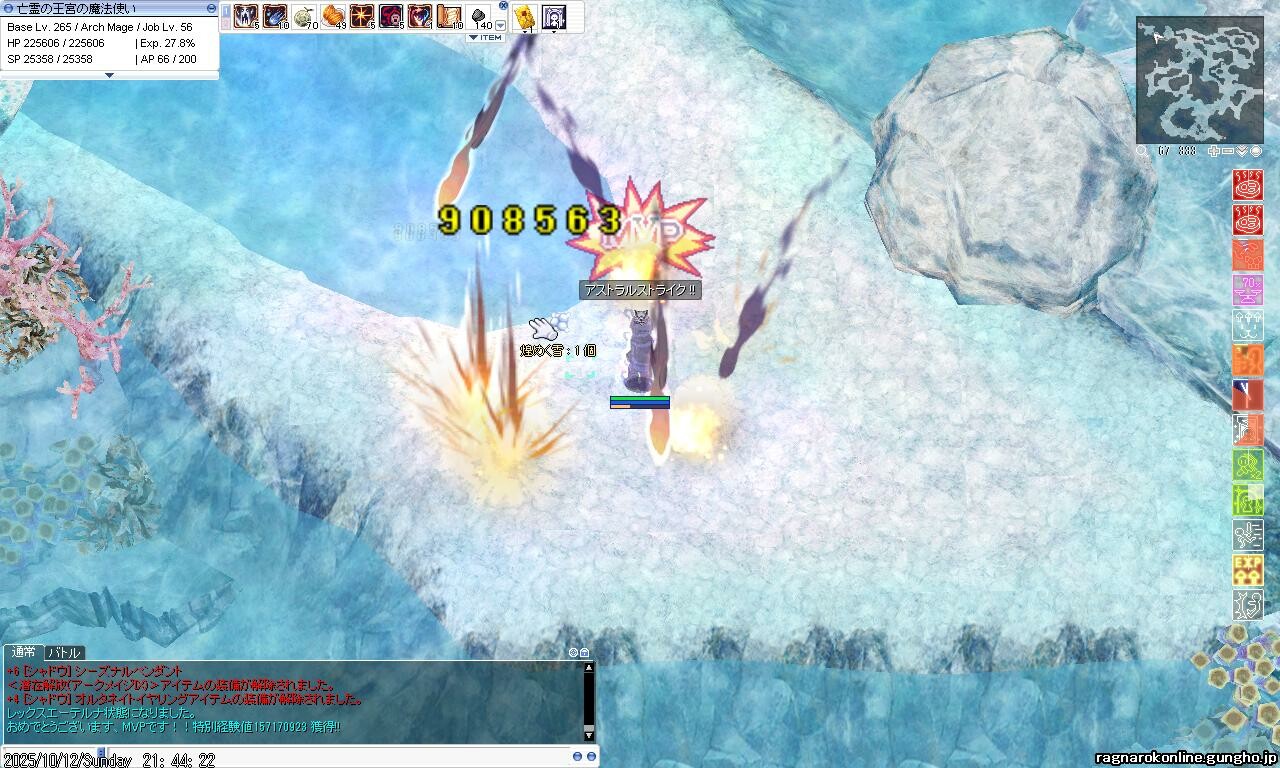Use the yellow card item slot
The height and width of the screenshot is (768, 1280).
(x=525, y=16)
